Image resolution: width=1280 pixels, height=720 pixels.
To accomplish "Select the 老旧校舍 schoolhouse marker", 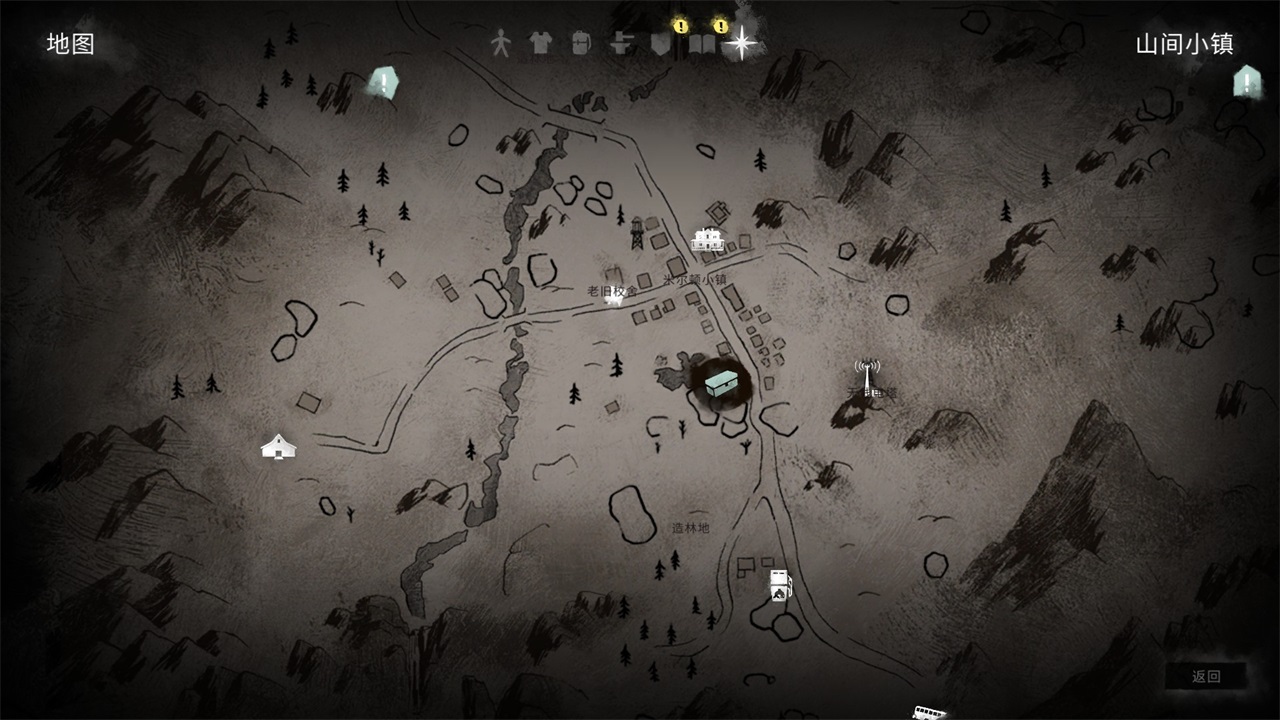I will pyautogui.click(x=614, y=294).
